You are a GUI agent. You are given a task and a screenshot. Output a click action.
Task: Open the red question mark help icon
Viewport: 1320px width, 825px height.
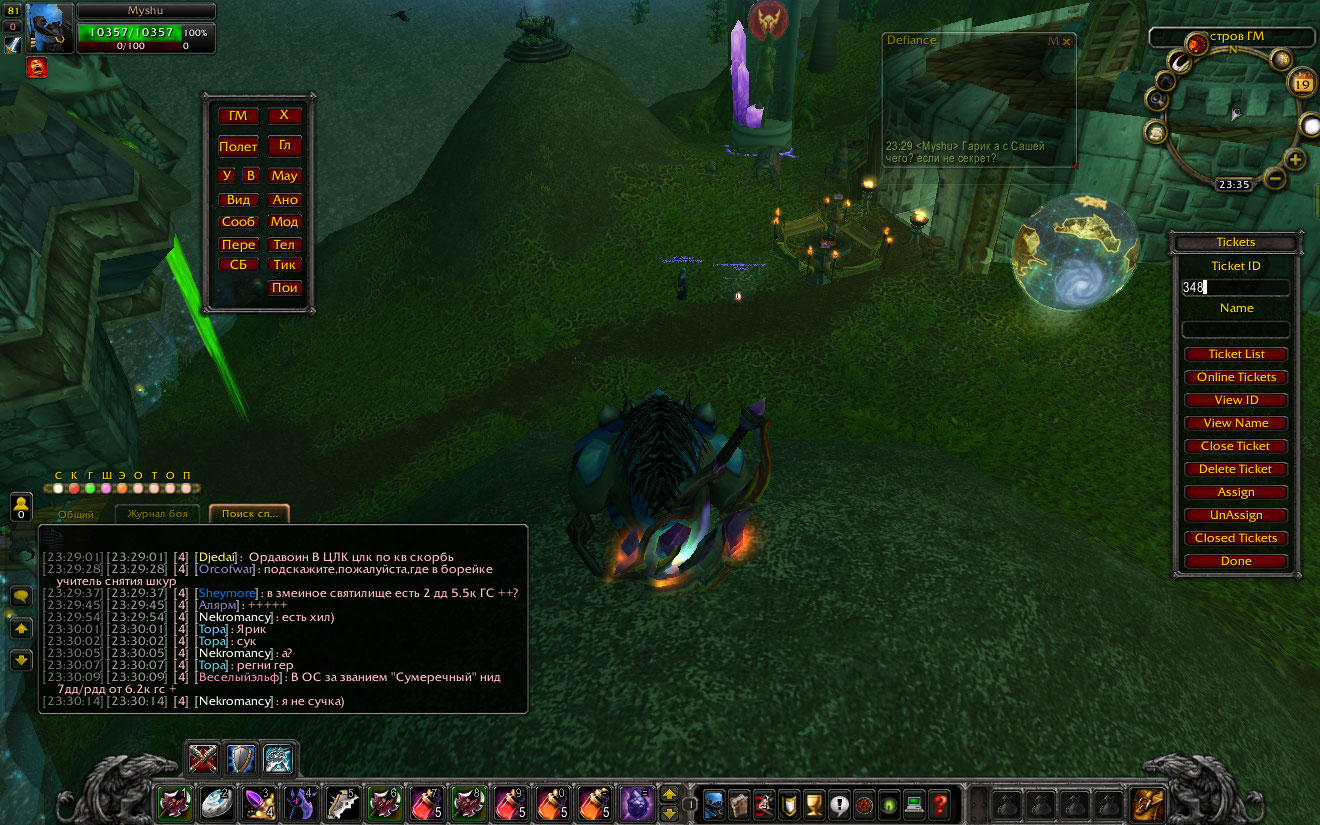coord(939,804)
